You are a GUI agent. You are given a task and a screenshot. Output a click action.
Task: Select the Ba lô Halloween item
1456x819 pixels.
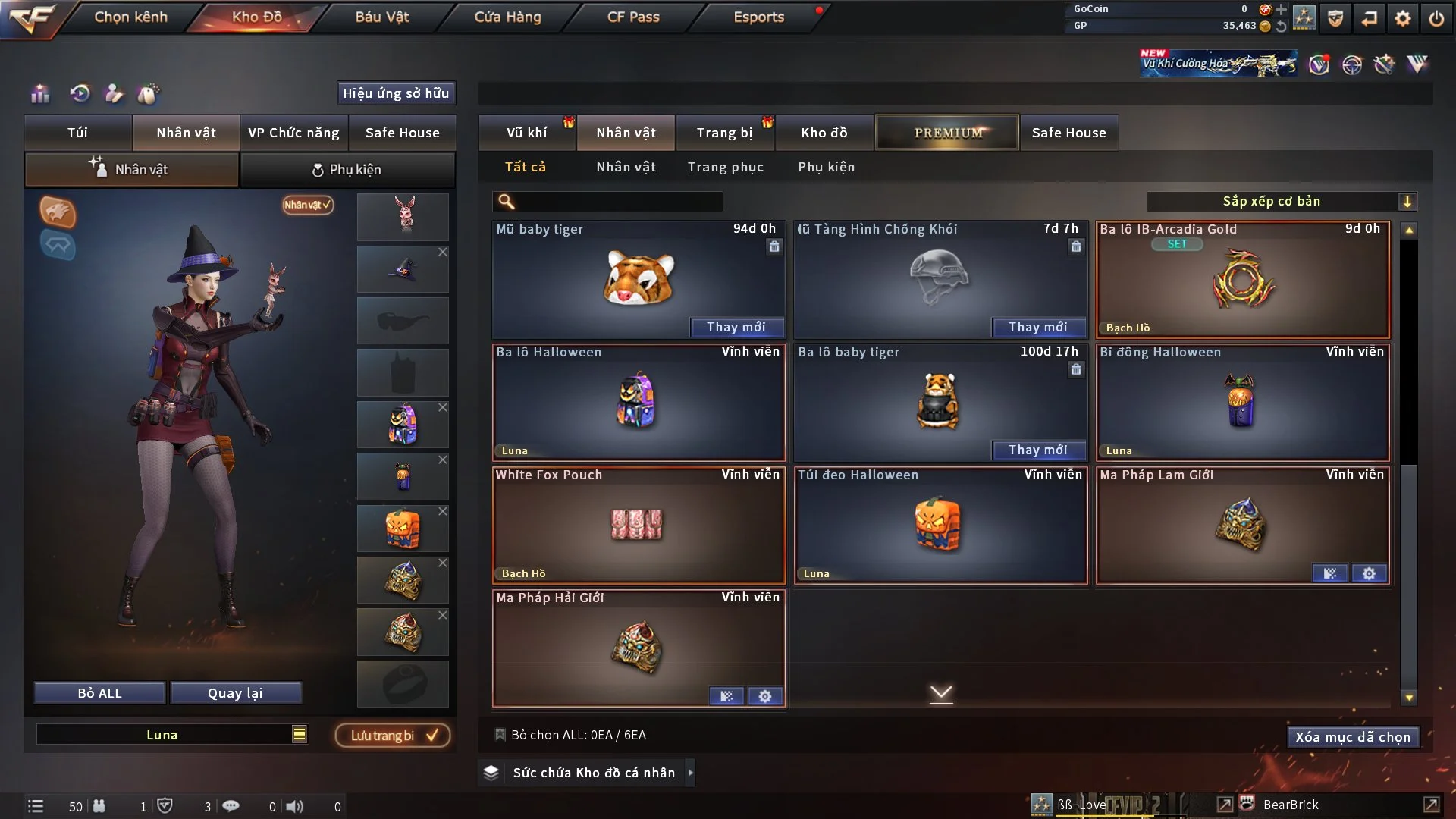tap(638, 403)
